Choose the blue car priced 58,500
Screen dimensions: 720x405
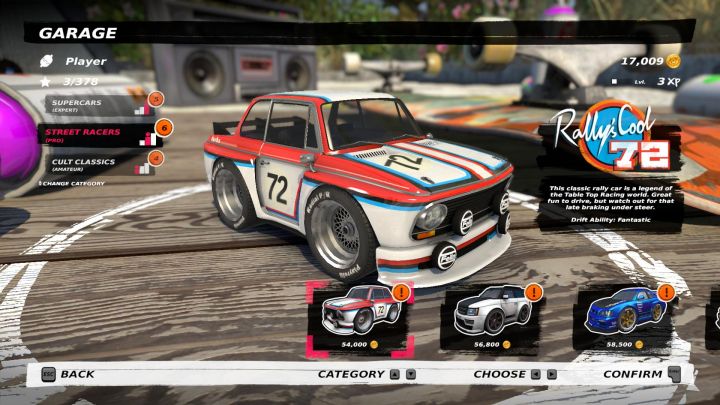tap(621, 313)
